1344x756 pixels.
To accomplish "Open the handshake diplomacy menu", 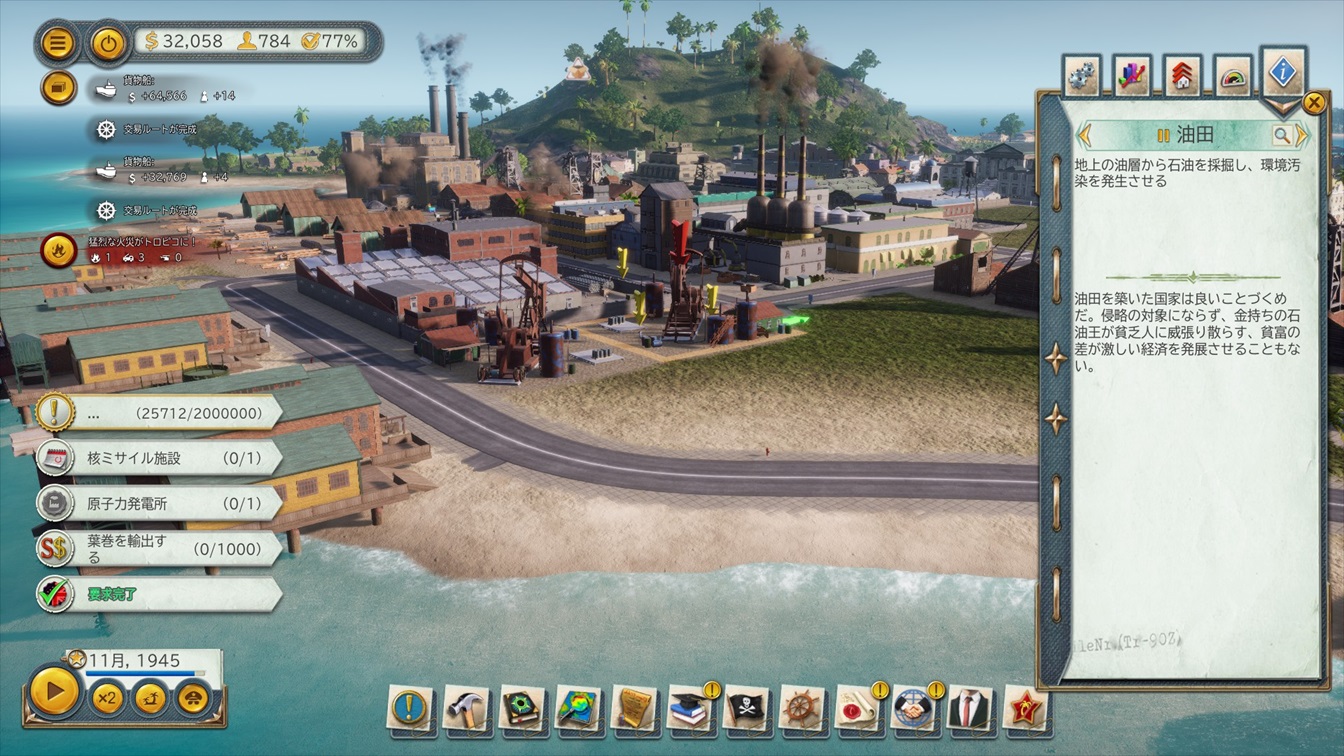I will (x=913, y=708).
